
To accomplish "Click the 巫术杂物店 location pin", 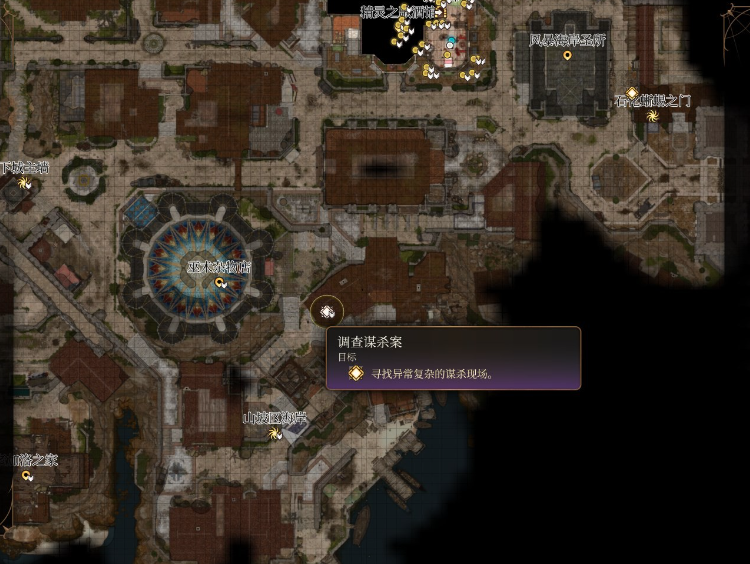I will click(220, 283).
